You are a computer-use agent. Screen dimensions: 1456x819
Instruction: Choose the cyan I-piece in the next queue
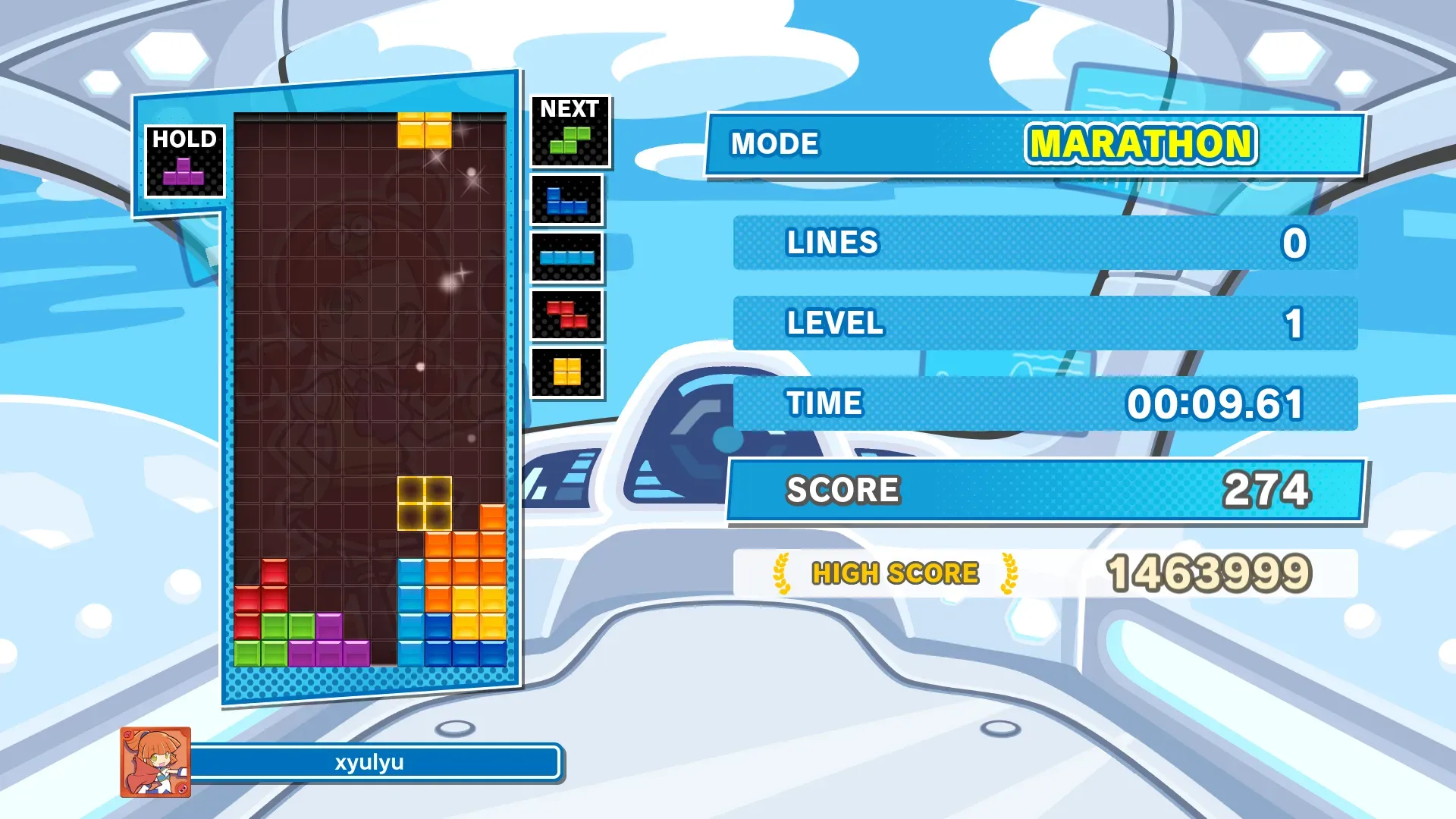click(x=566, y=257)
